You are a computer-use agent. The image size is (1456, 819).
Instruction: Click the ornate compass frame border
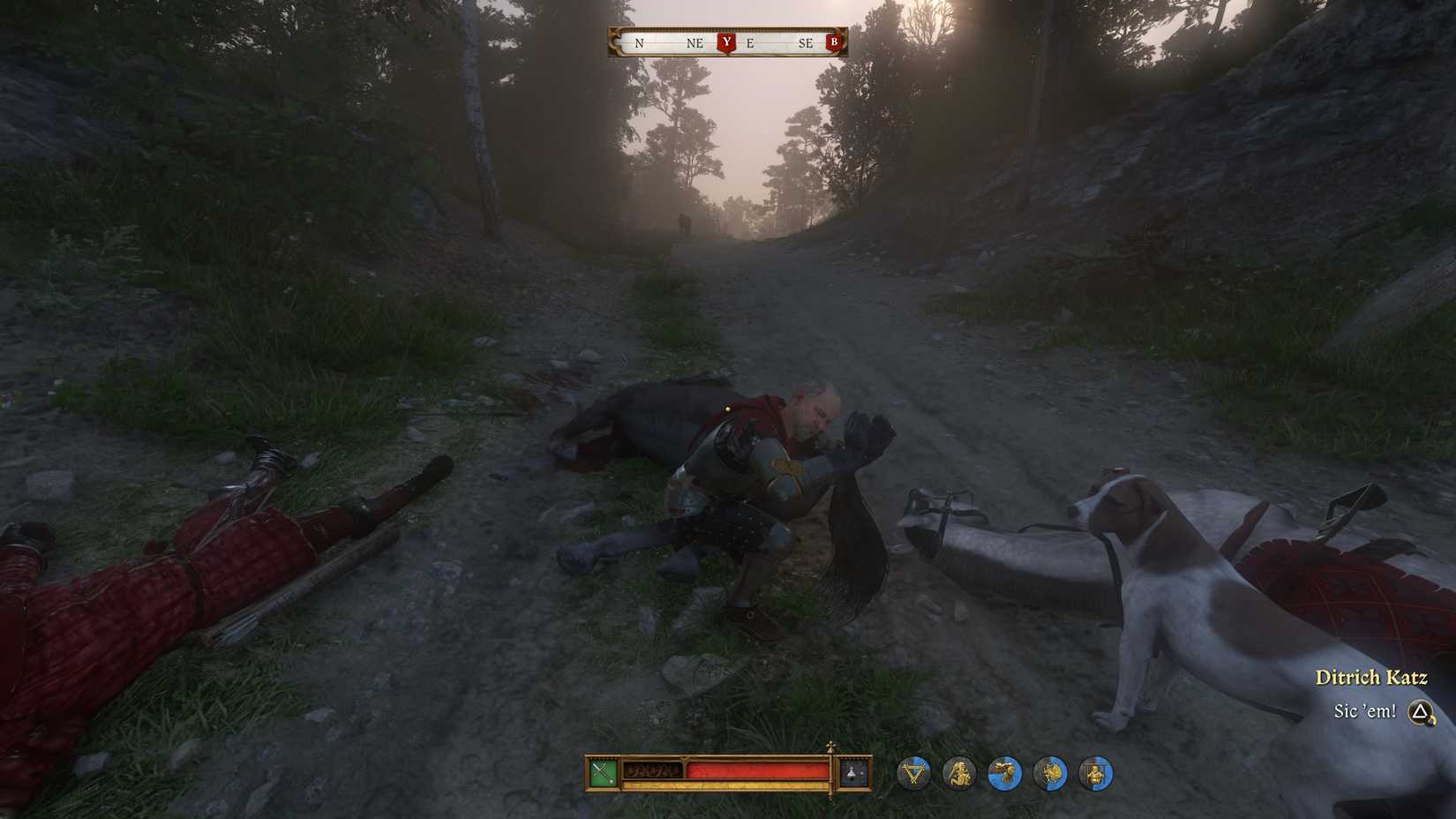(614, 41)
